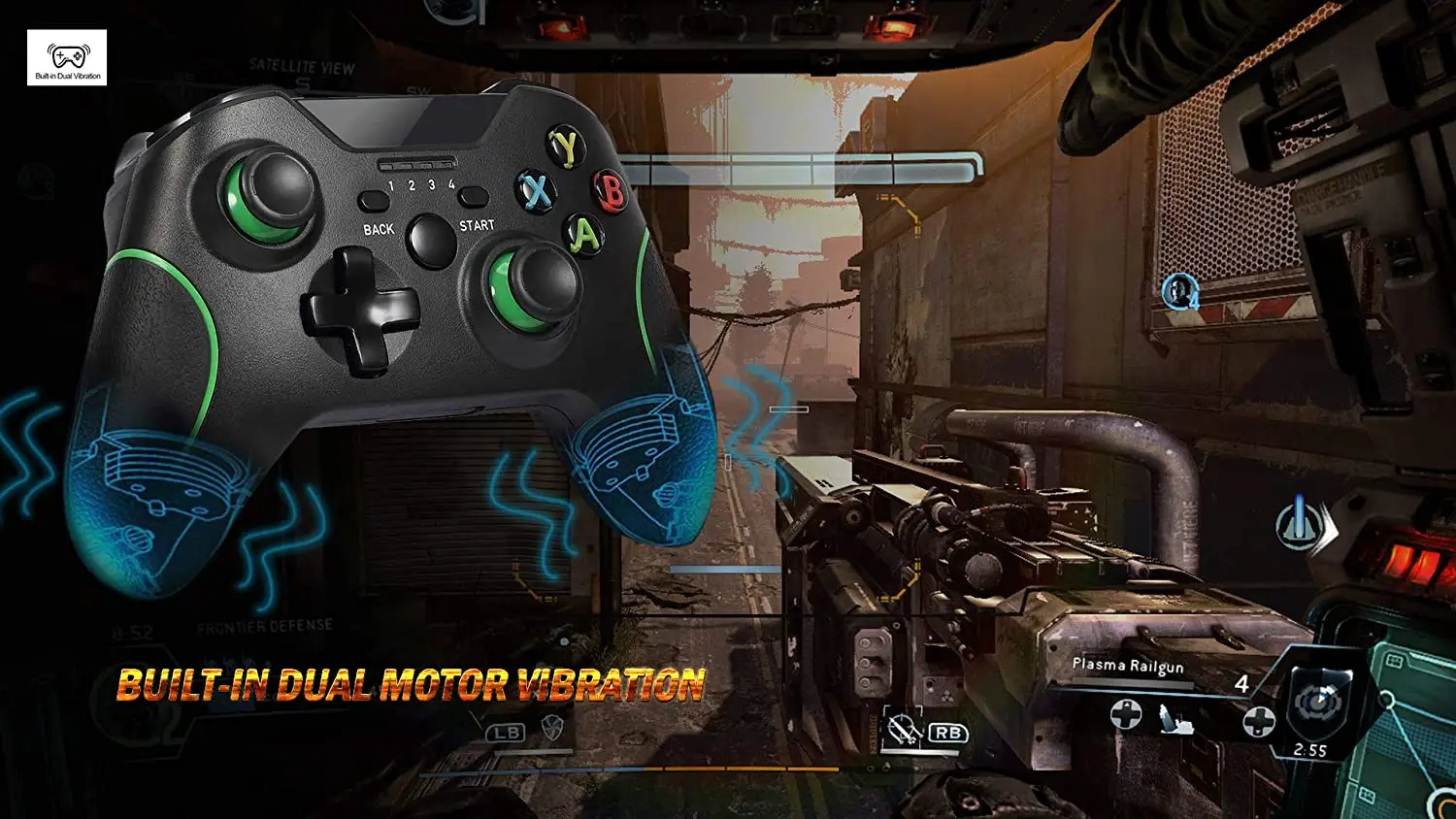Activate the crossed-out missile ordnance icon

903,730
